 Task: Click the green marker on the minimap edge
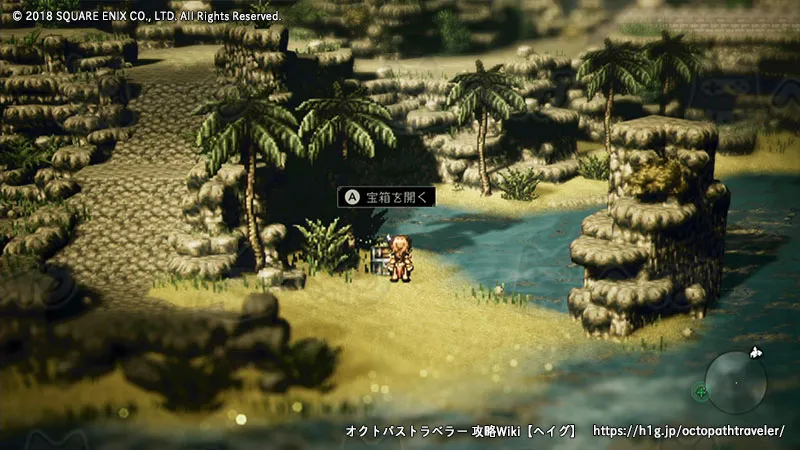(701, 392)
